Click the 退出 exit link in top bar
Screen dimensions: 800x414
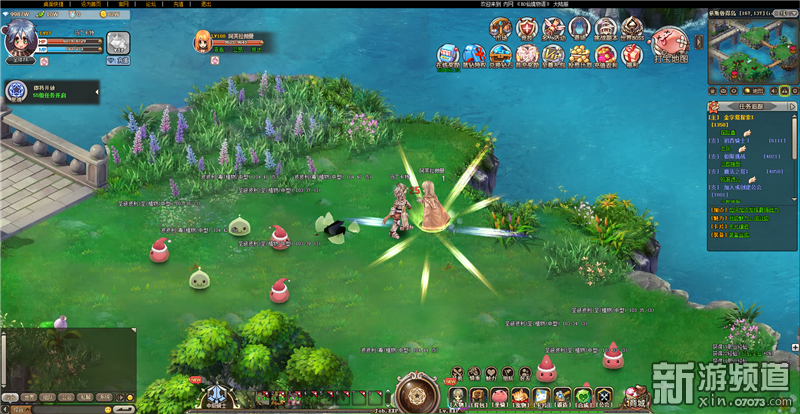click(x=205, y=4)
